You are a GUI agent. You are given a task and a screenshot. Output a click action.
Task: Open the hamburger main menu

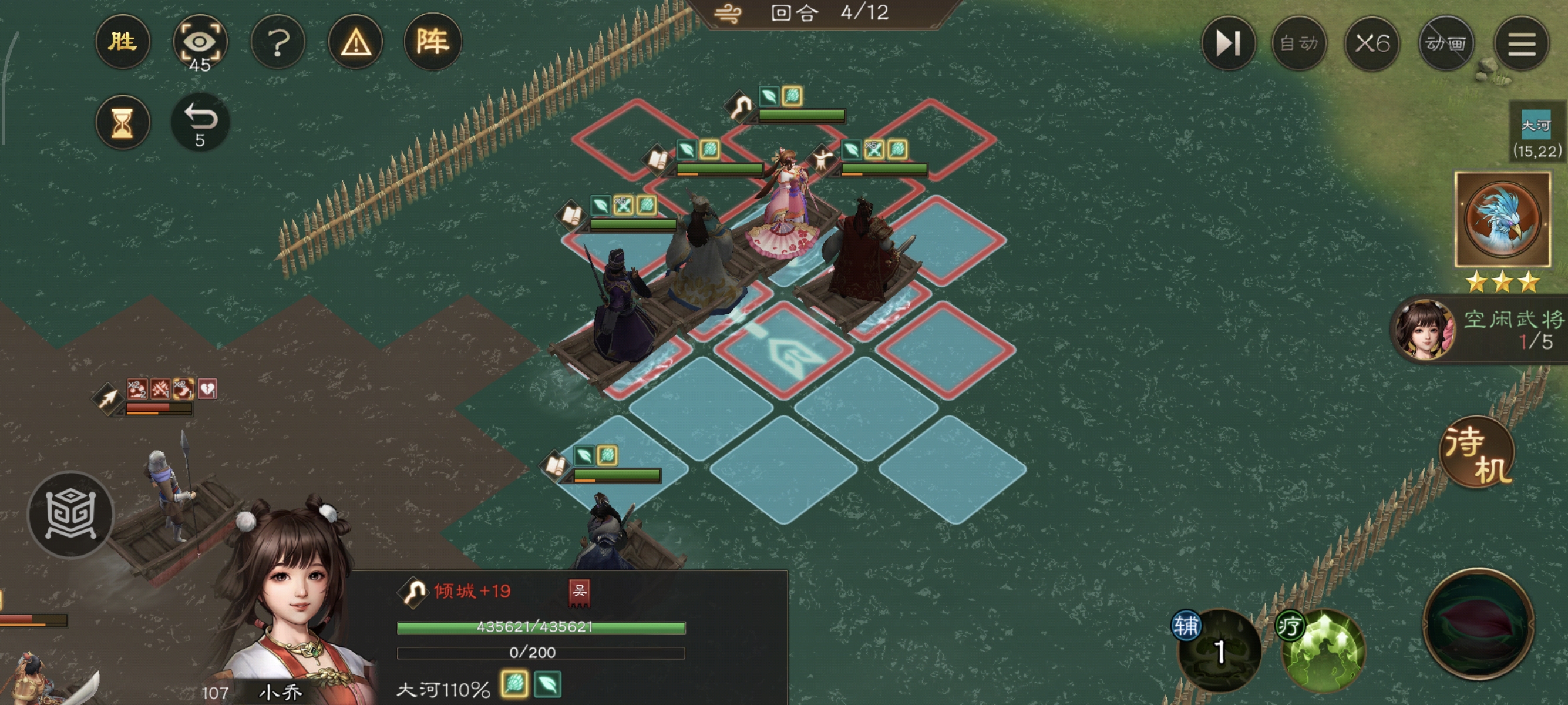pyautogui.click(x=1520, y=43)
